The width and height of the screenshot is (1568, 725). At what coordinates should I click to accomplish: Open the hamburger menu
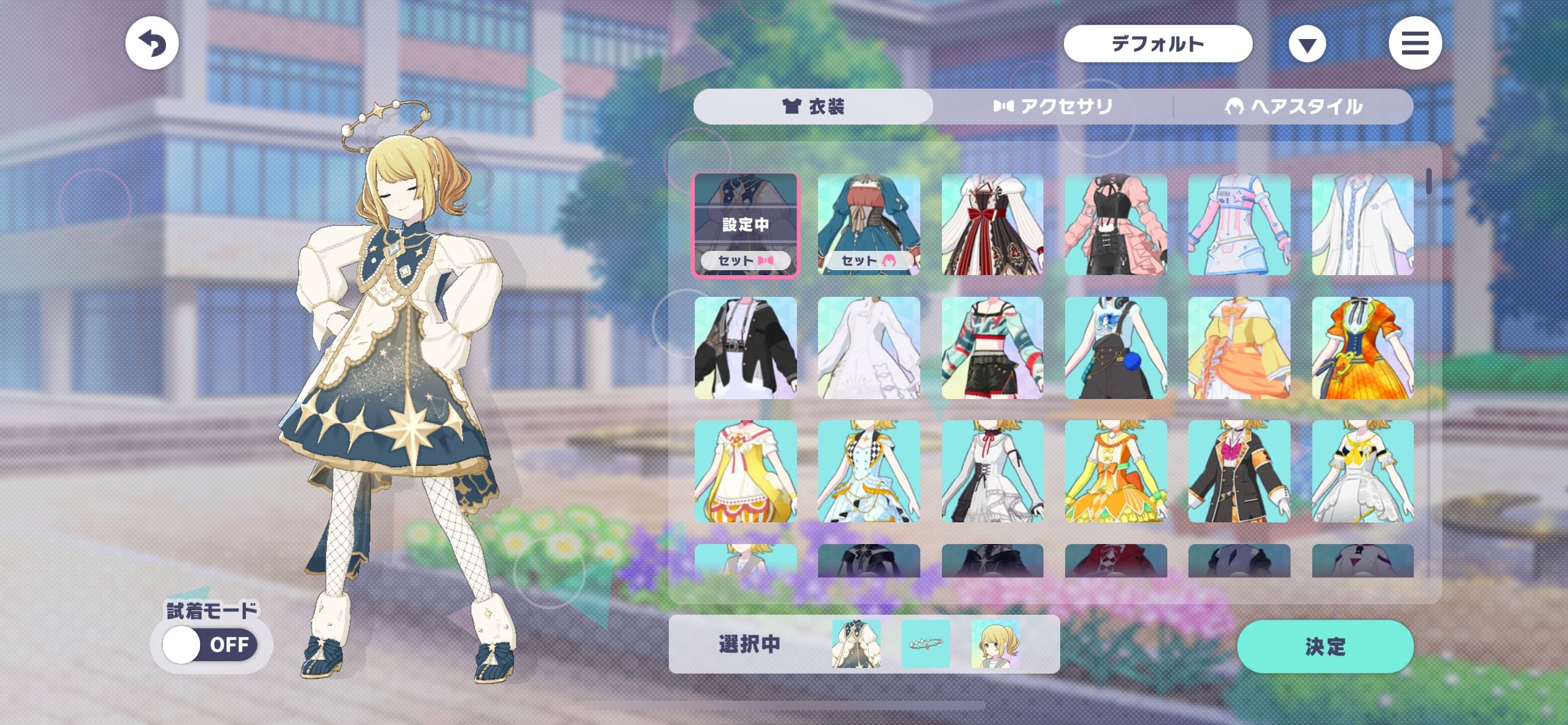[1414, 43]
